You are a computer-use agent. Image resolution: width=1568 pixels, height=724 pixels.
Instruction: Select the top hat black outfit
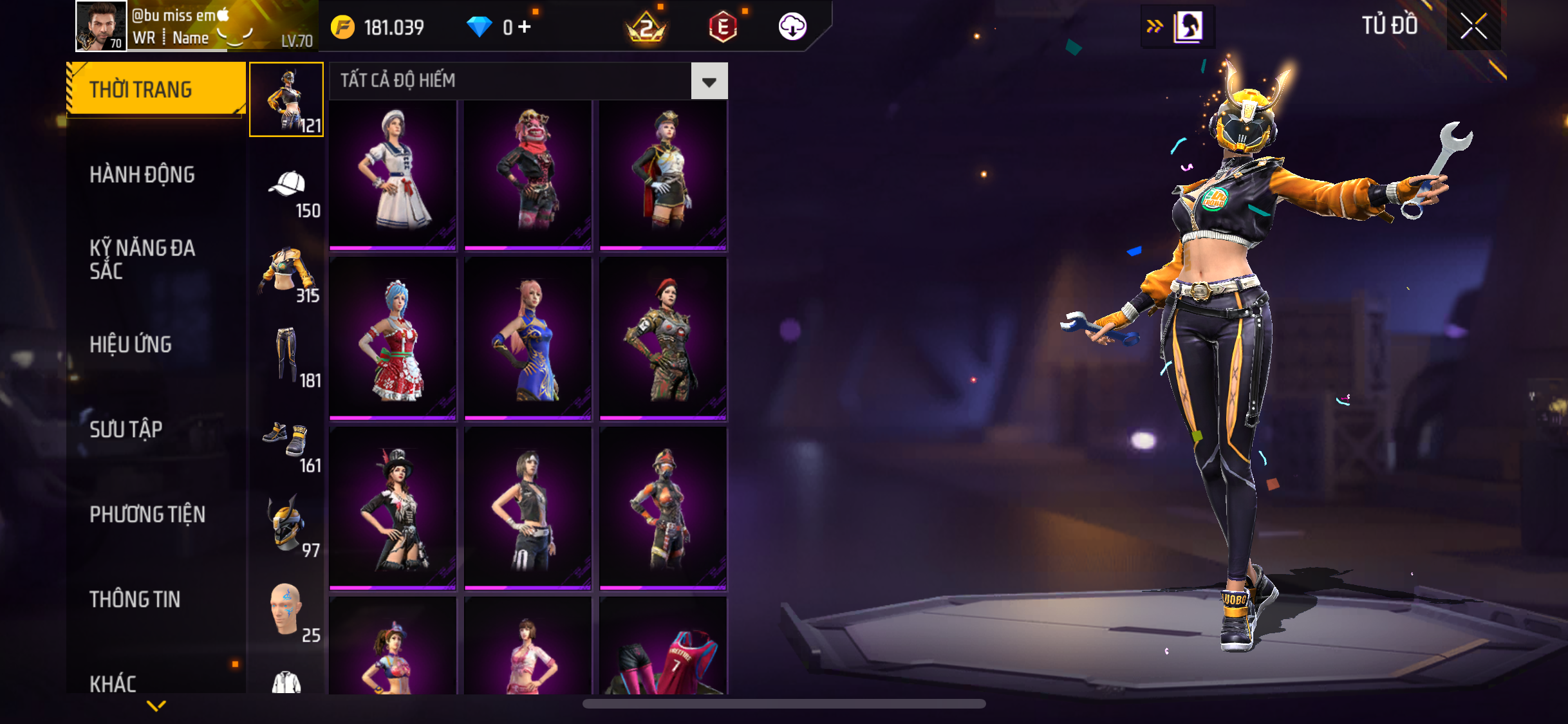(393, 508)
